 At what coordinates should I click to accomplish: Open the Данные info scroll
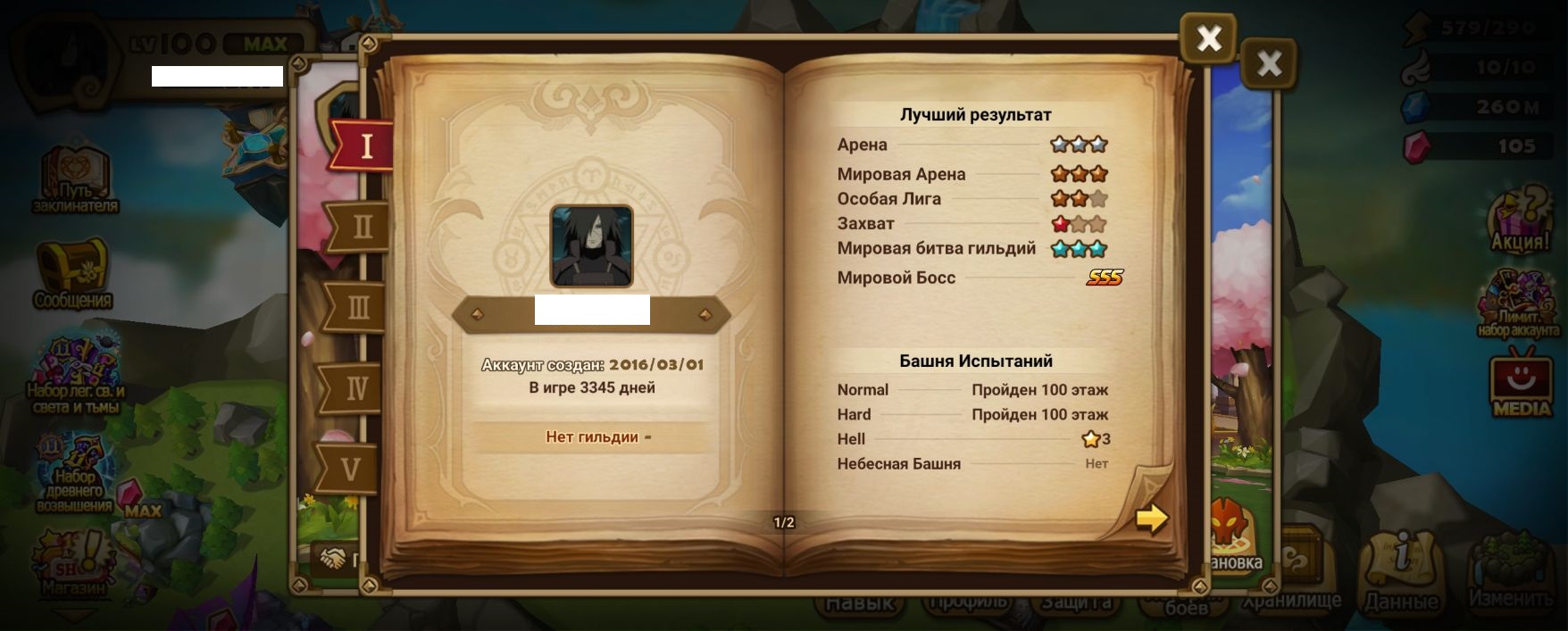point(1400,571)
